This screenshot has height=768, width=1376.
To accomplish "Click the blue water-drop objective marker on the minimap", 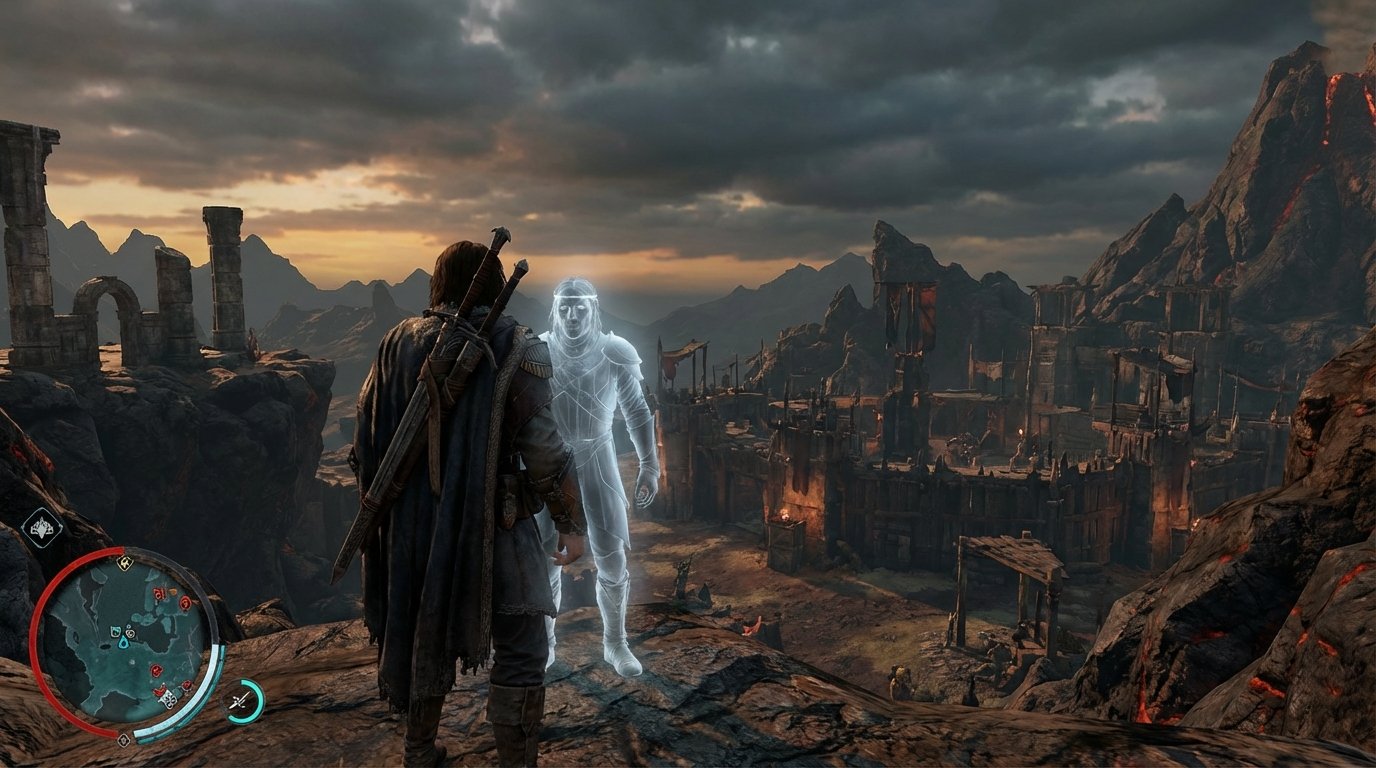I will point(122,644).
